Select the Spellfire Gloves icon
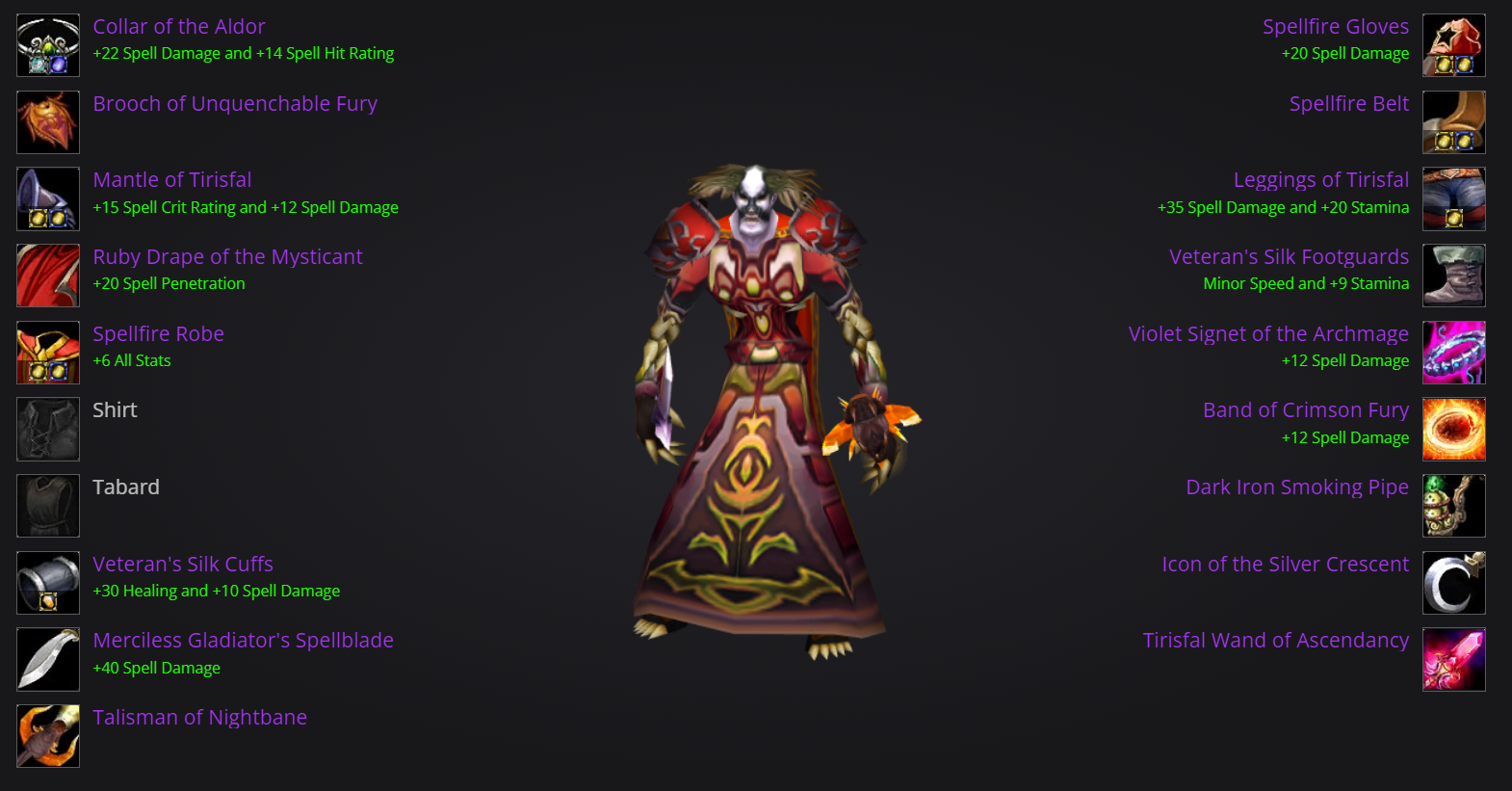This screenshot has width=1512, height=791. pos(1453,44)
